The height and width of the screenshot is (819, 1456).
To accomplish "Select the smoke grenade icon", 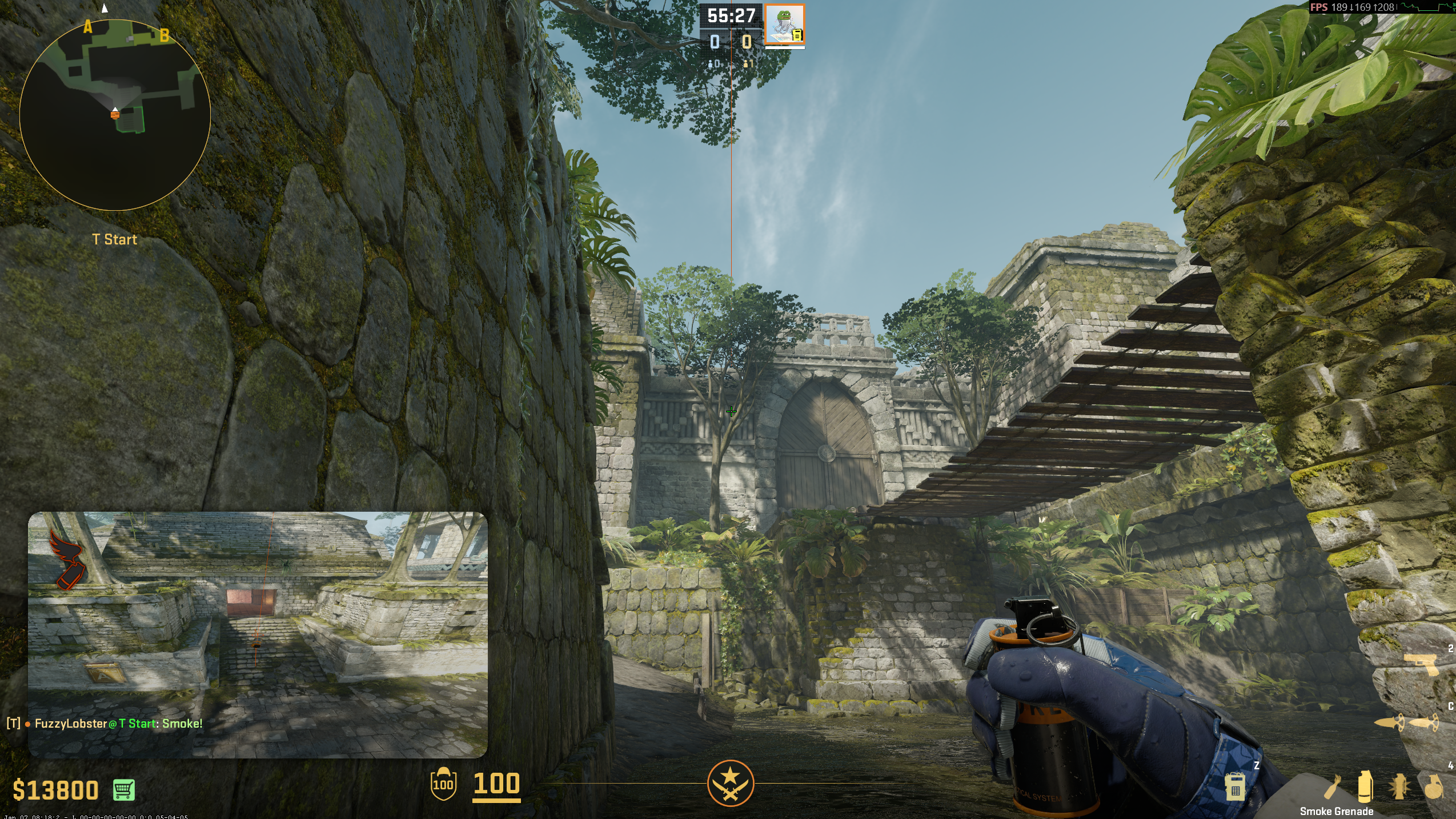I will pyautogui.click(x=1365, y=787).
